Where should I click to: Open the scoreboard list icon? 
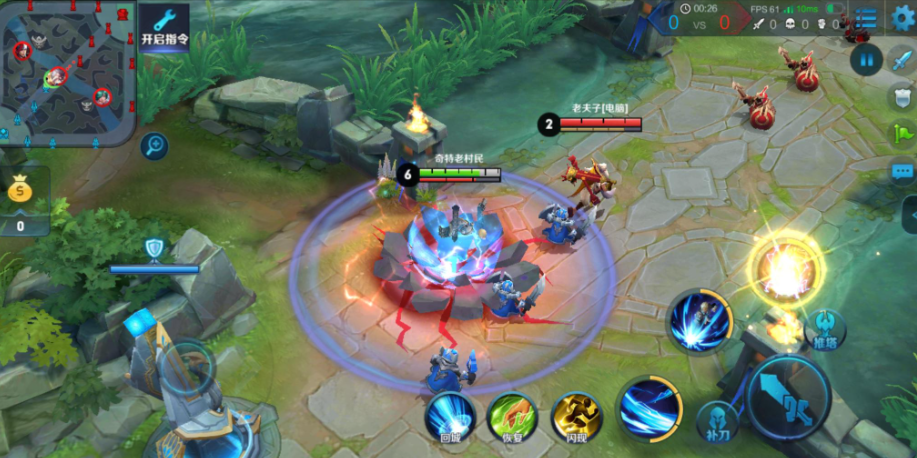point(866,19)
